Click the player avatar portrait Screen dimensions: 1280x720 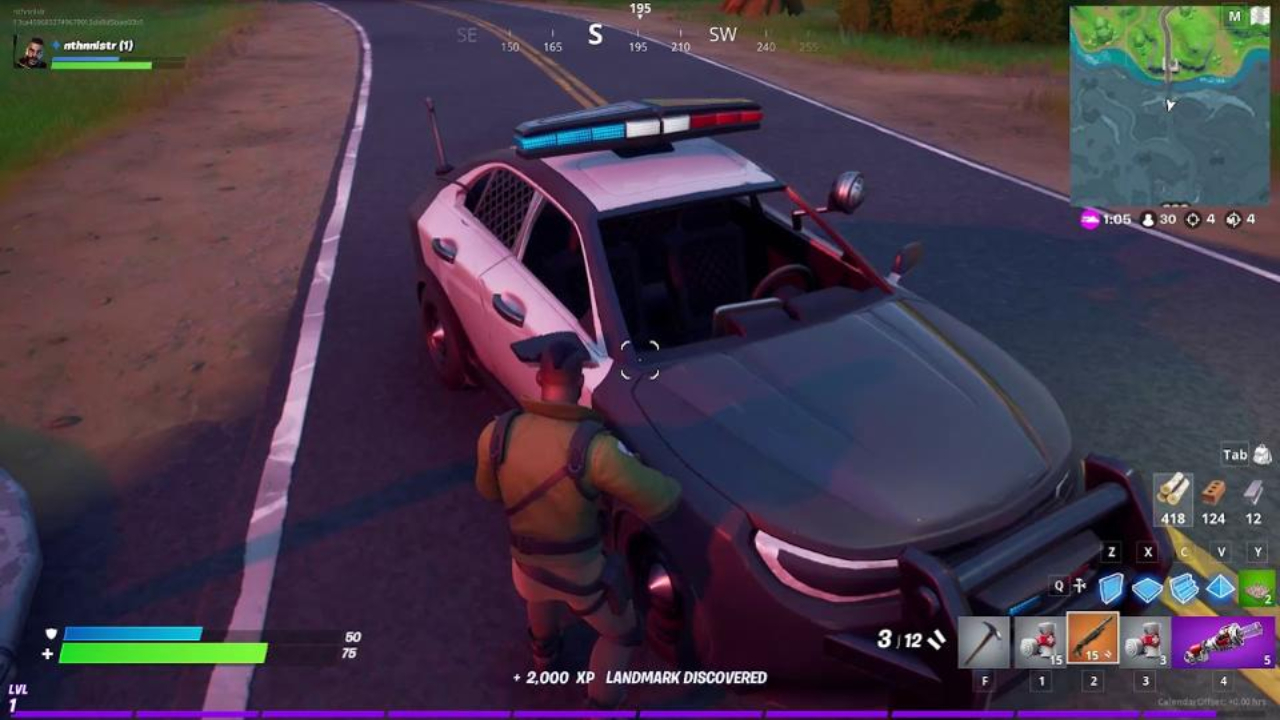(30, 52)
